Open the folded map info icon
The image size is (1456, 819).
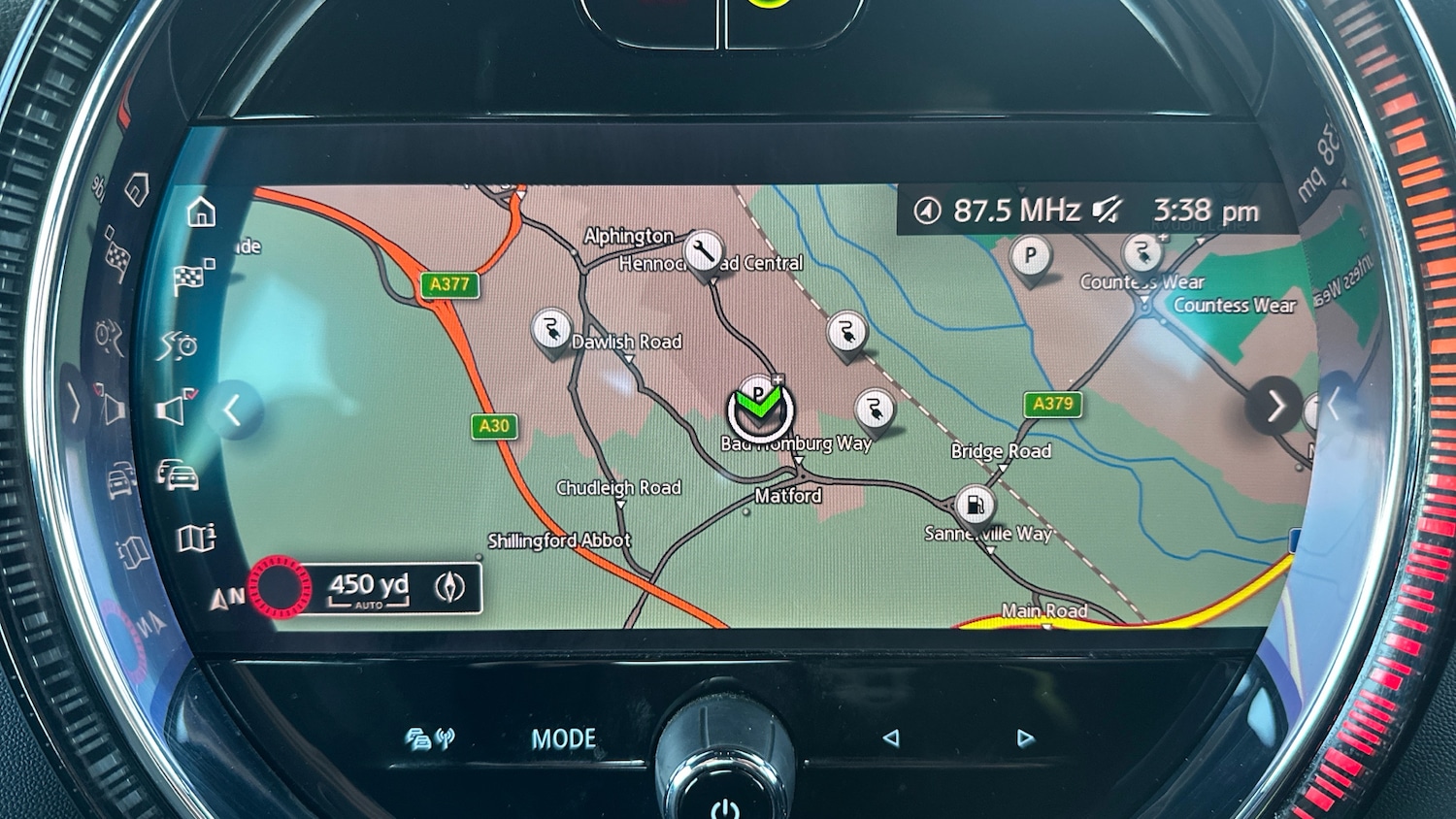click(195, 539)
